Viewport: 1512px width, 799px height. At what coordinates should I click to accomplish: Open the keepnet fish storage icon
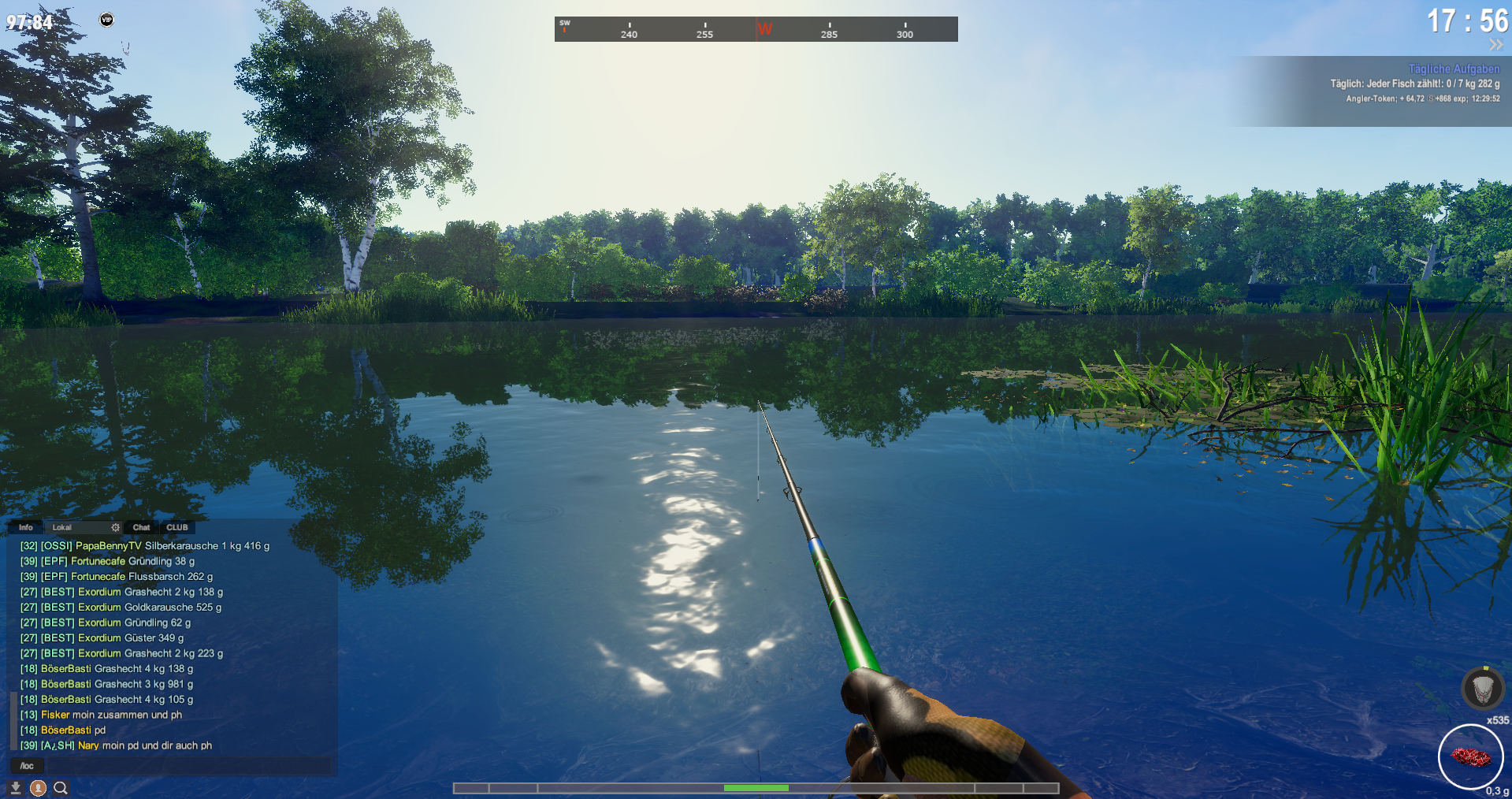pos(1482,689)
